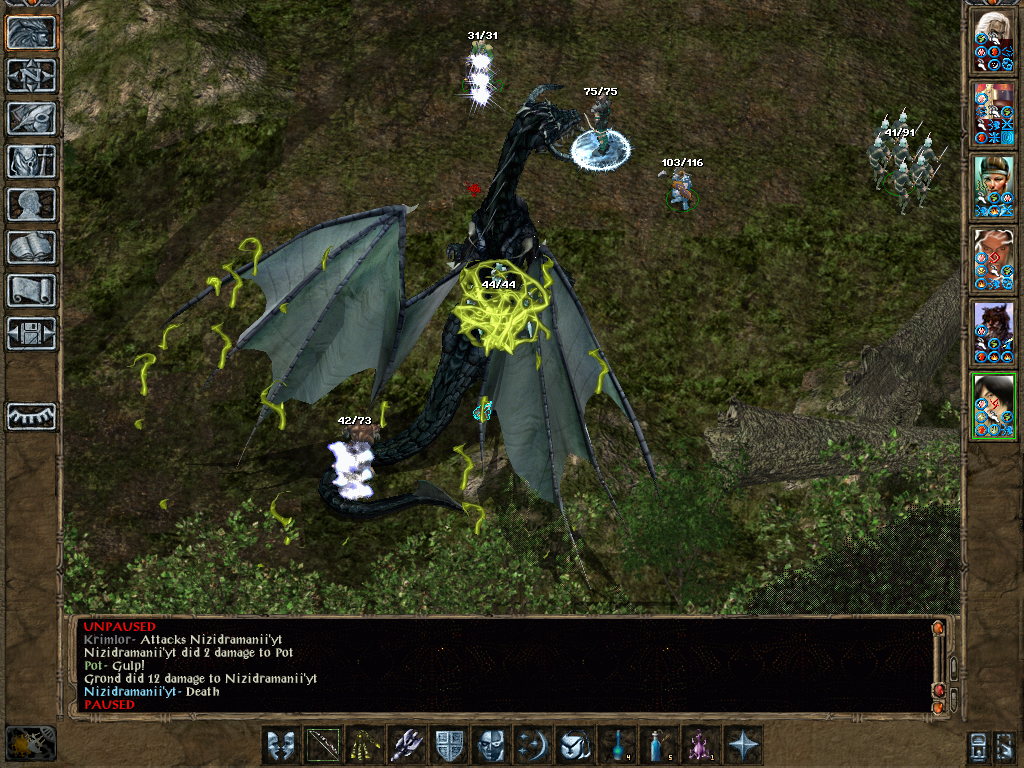Activate the two masks talk action
This screenshot has height=768, width=1024.
(x=282, y=745)
